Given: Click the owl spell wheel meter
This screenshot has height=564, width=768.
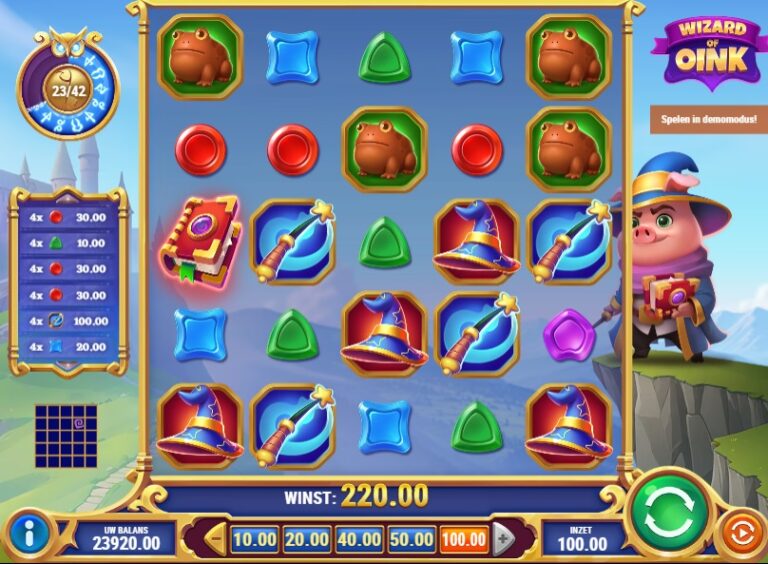Looking at the screenshot, I should (x=68, y=89).
